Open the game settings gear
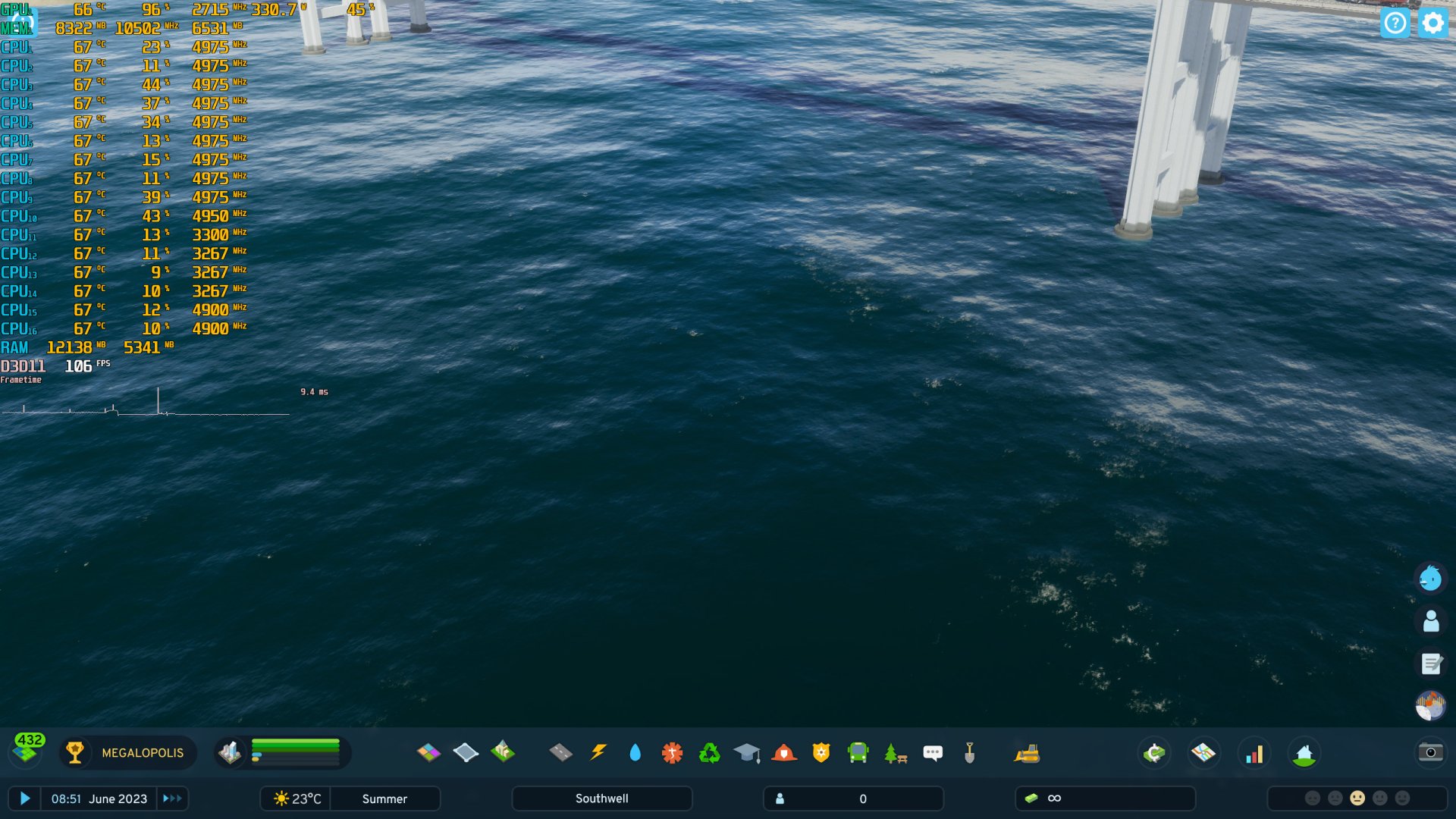Image resolution: width=1456 pixels, height=819 pixels. [x=1432, y=23]
